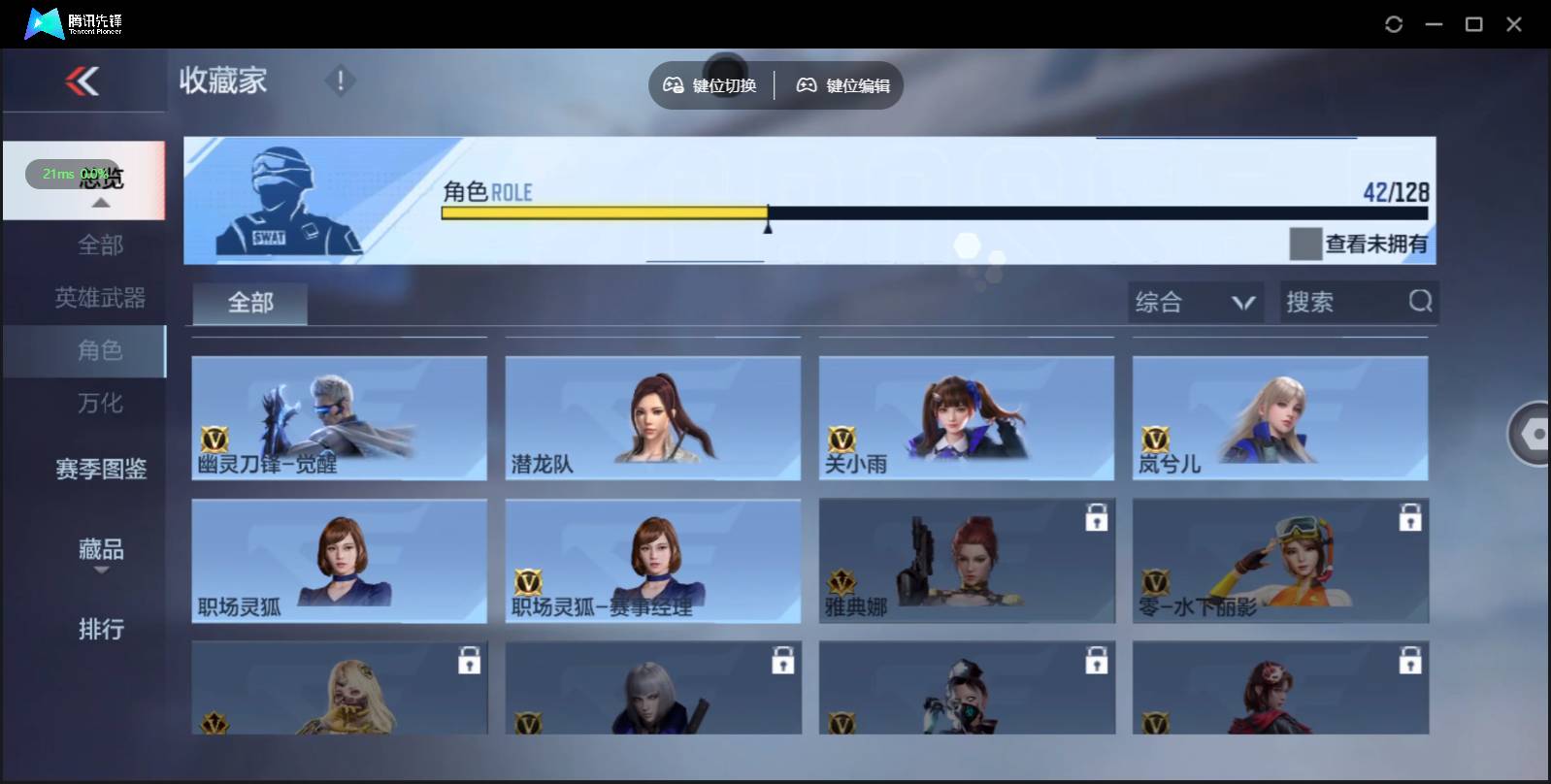Open the 关小雨 character thumbnail
This screenshot has height=784, width=1551.
click(x=967, y=418)
